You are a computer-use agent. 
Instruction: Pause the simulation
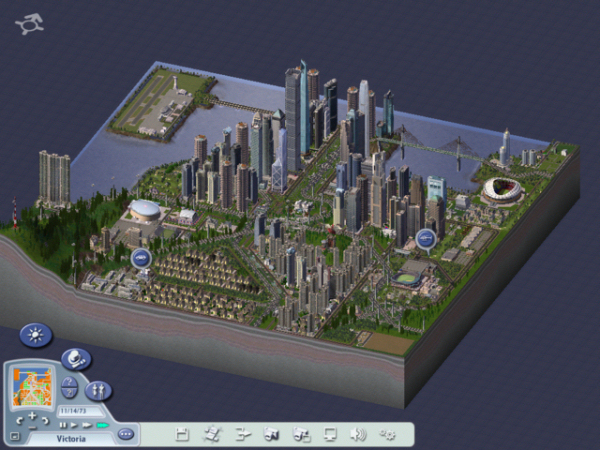click(64, 425)
